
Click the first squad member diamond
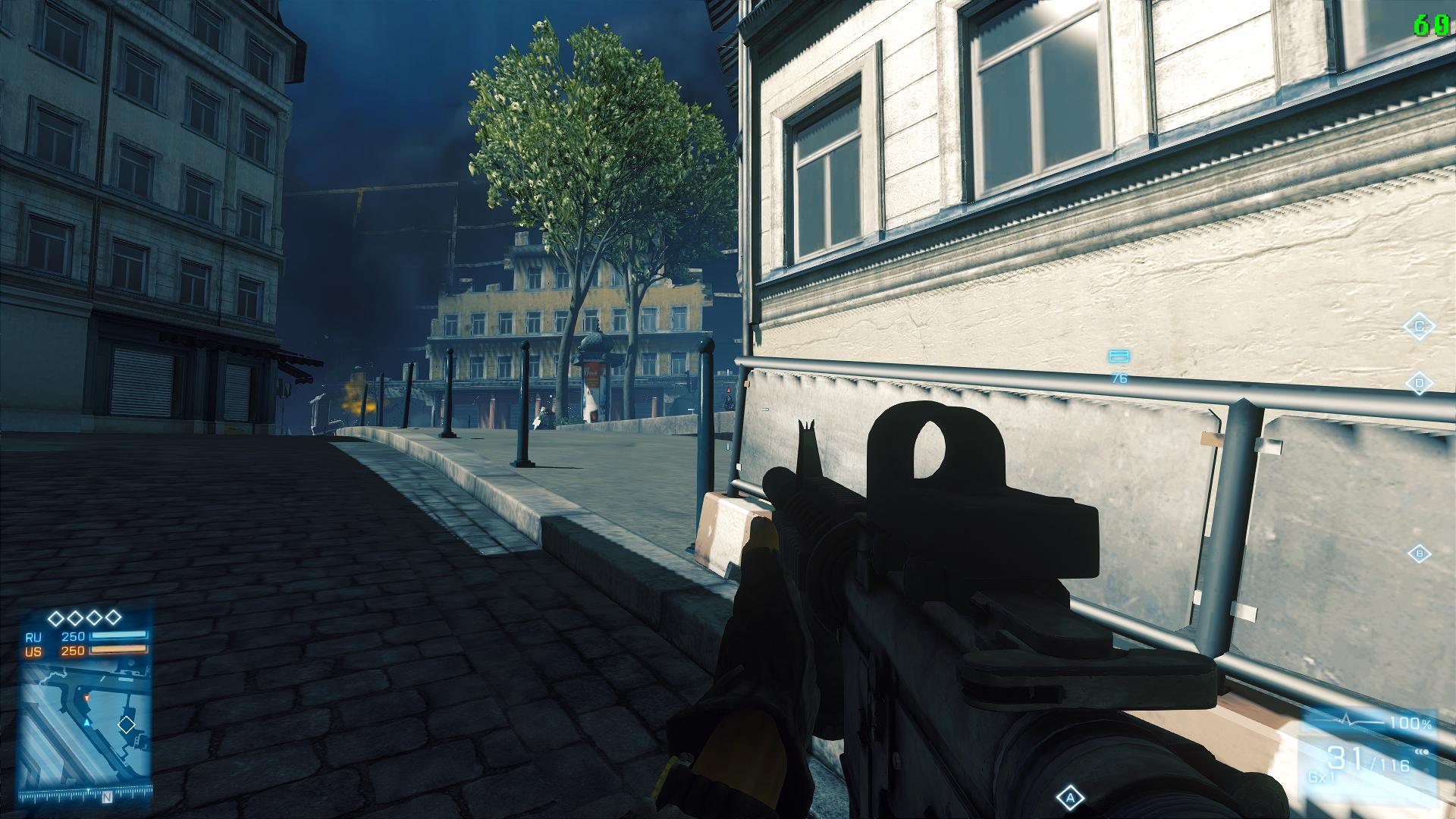[55, 617]
